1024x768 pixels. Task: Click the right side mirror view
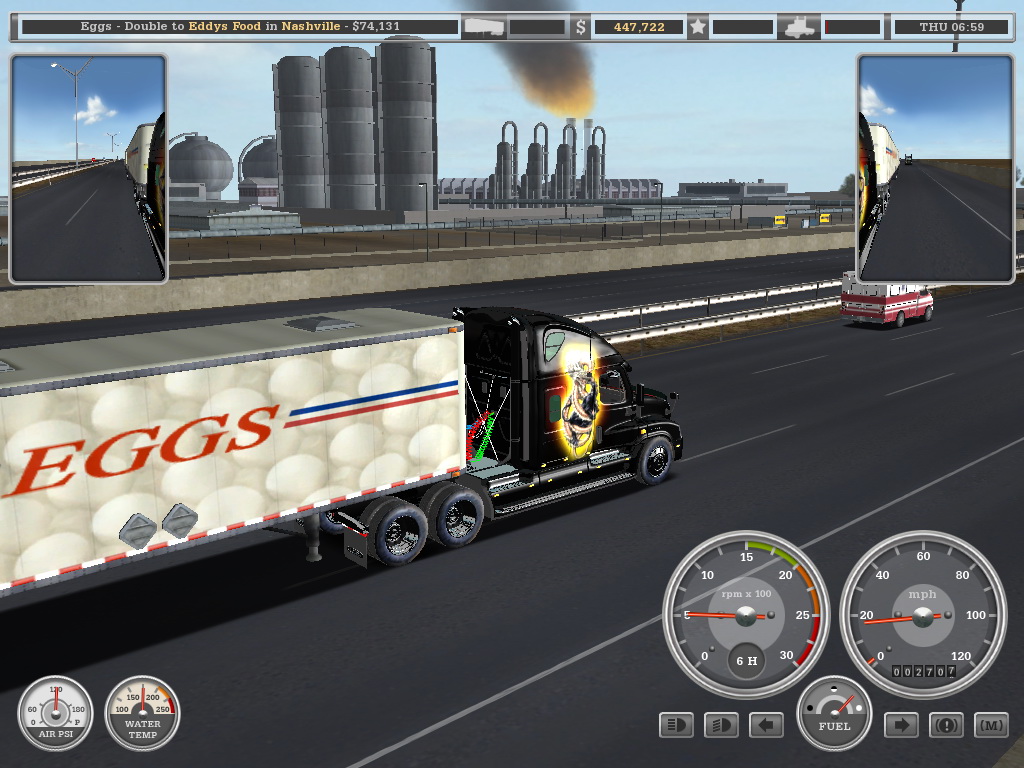coord(936,168)
